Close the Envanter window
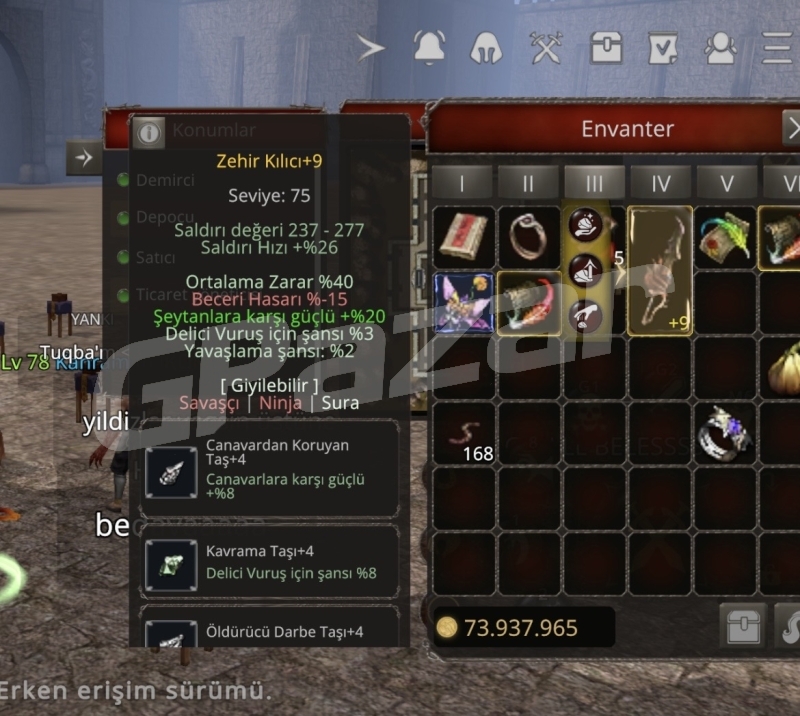Screen dimensions: 800x716 tap(789, 128)
